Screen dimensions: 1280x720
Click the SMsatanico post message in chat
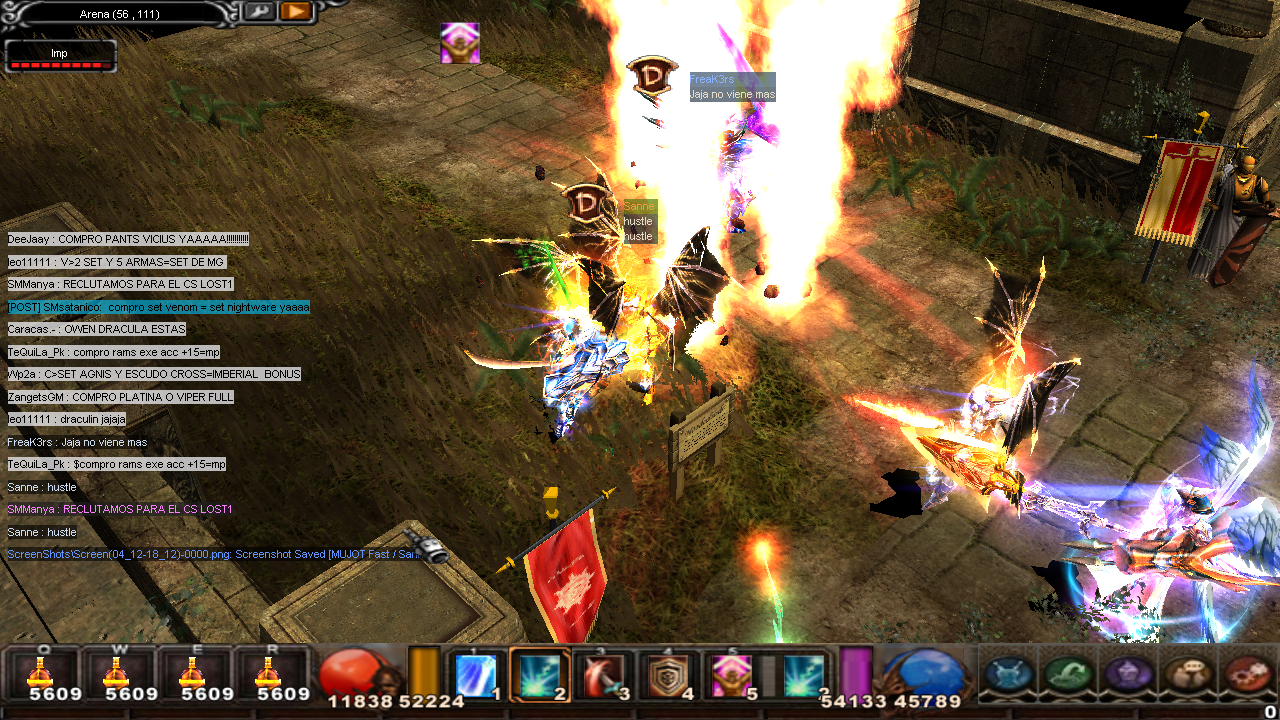click(x=159, y=307)
